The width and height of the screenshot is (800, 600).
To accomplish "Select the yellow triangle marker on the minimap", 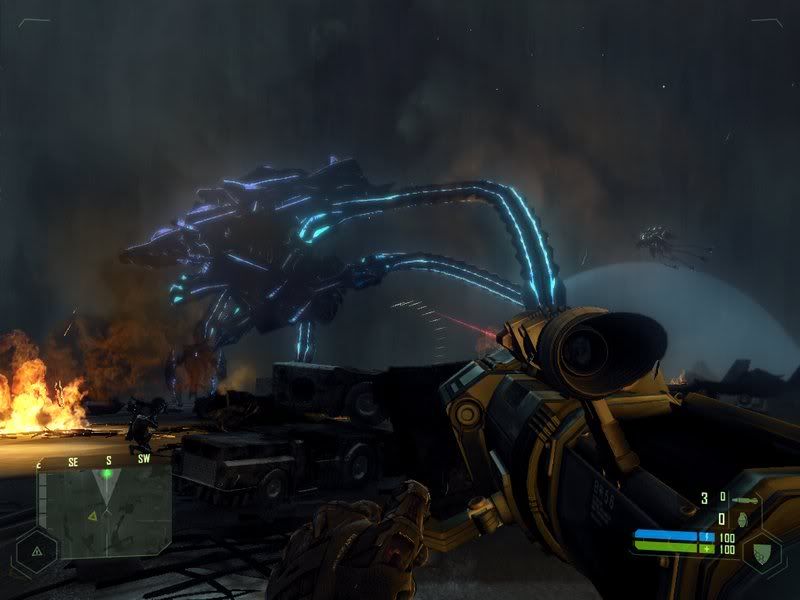I will (93, 515).
